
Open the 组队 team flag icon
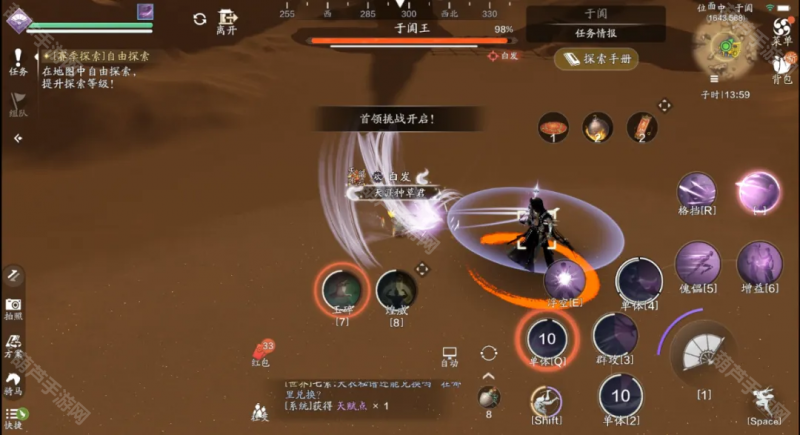(18, 104)
